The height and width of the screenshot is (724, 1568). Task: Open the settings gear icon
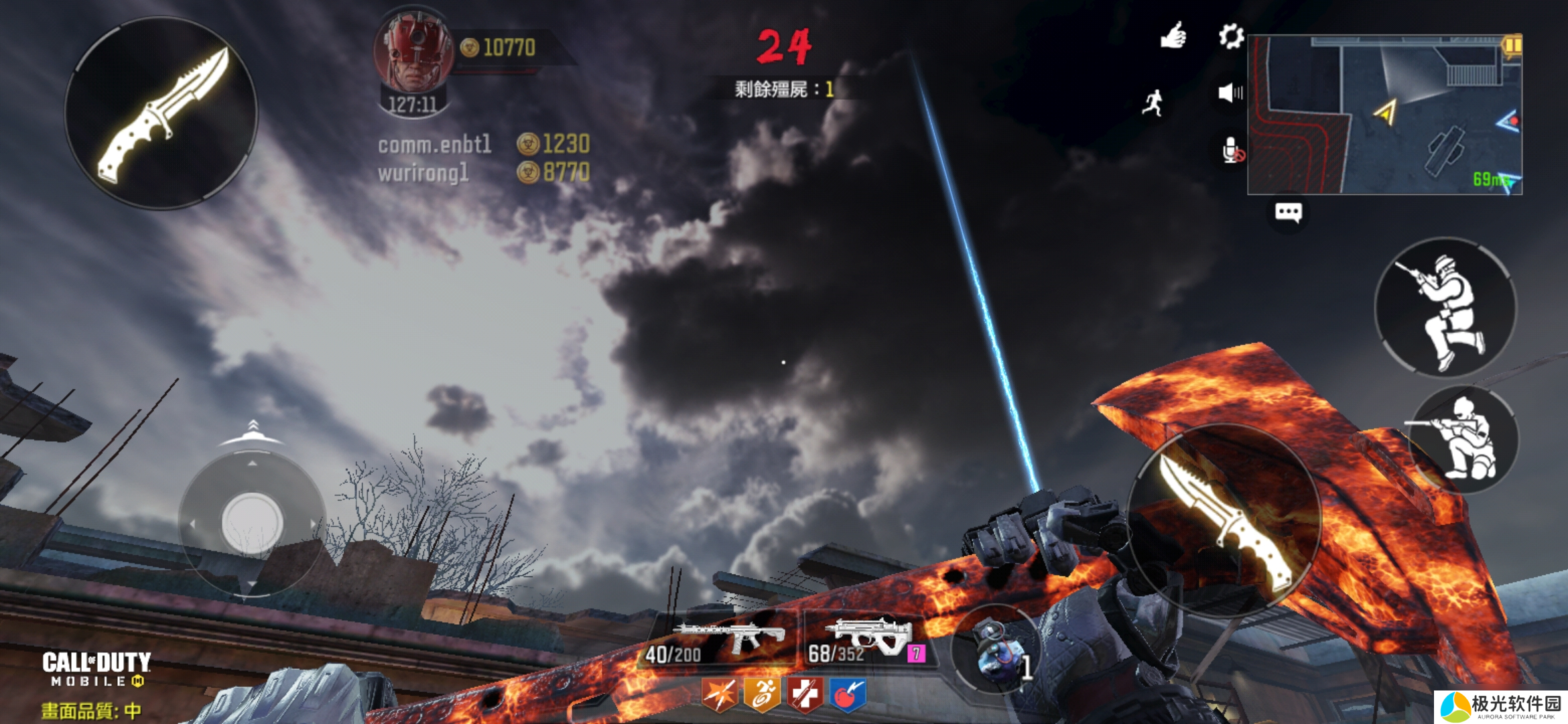coord(1231,37)
